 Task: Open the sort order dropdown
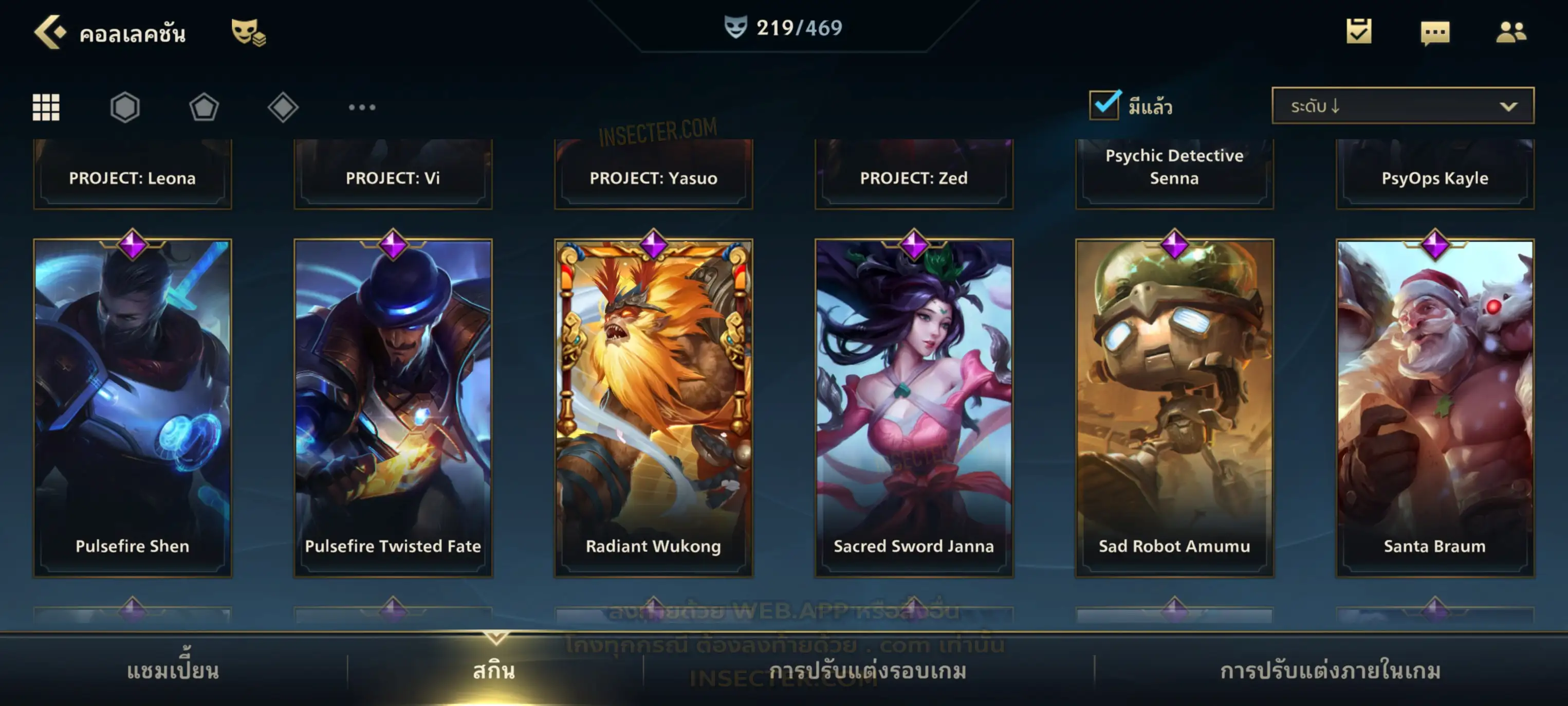tap(1402, 106)
